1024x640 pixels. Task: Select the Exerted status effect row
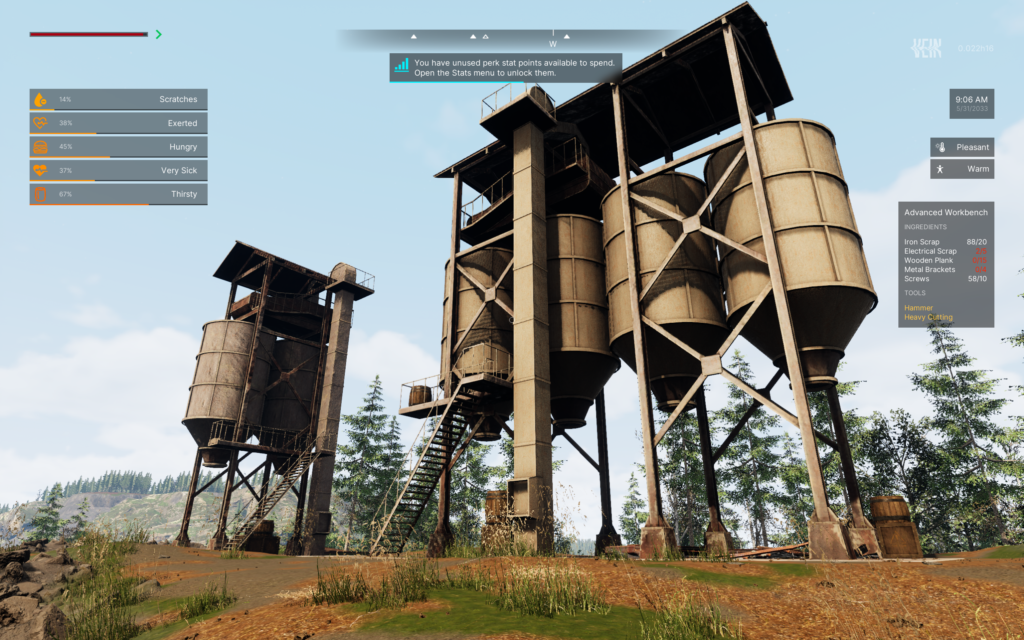(118, 123)
